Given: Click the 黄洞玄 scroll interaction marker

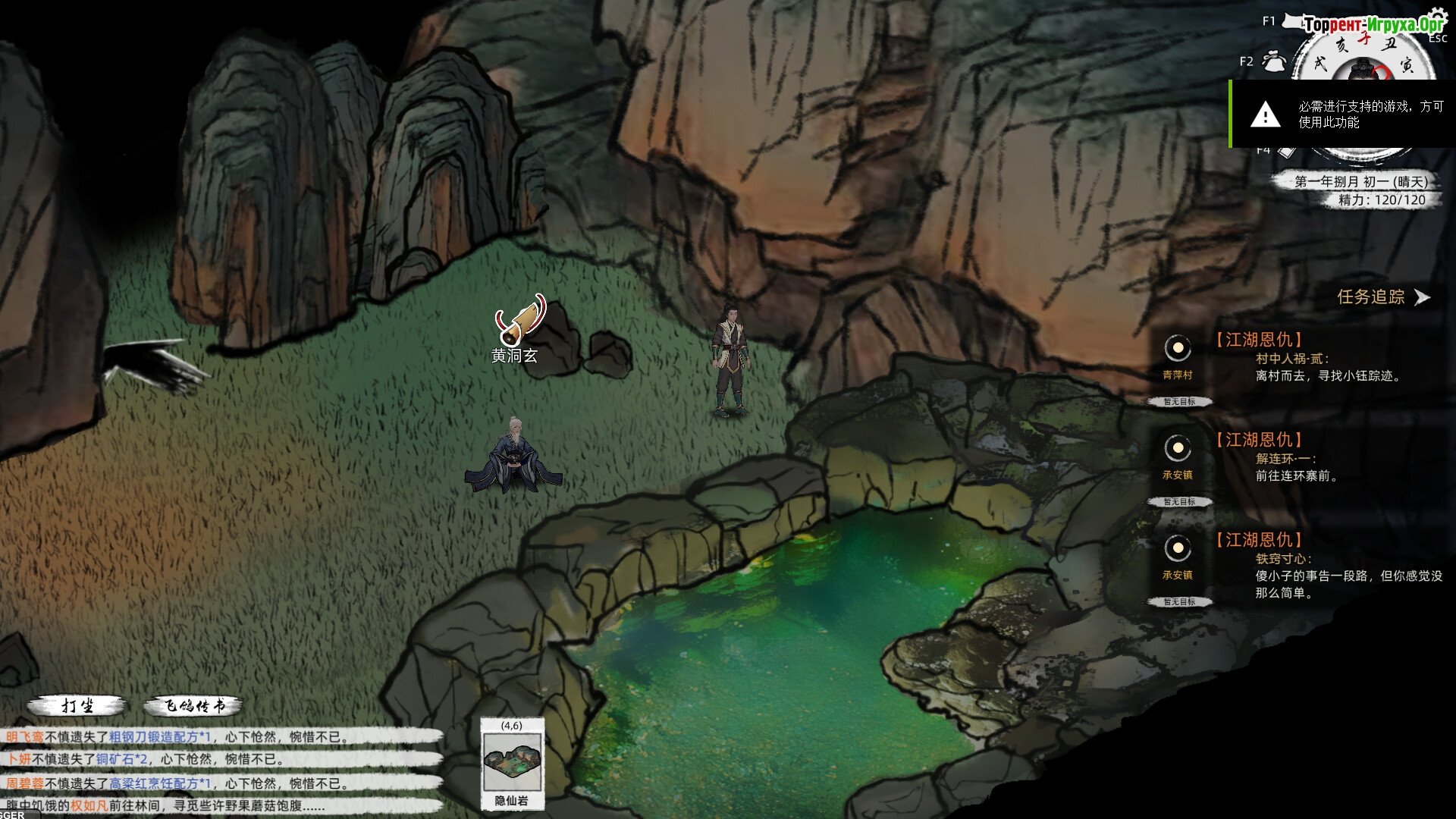Looking at the screenshot, I should pyautogui.click(x=520, y=321).
